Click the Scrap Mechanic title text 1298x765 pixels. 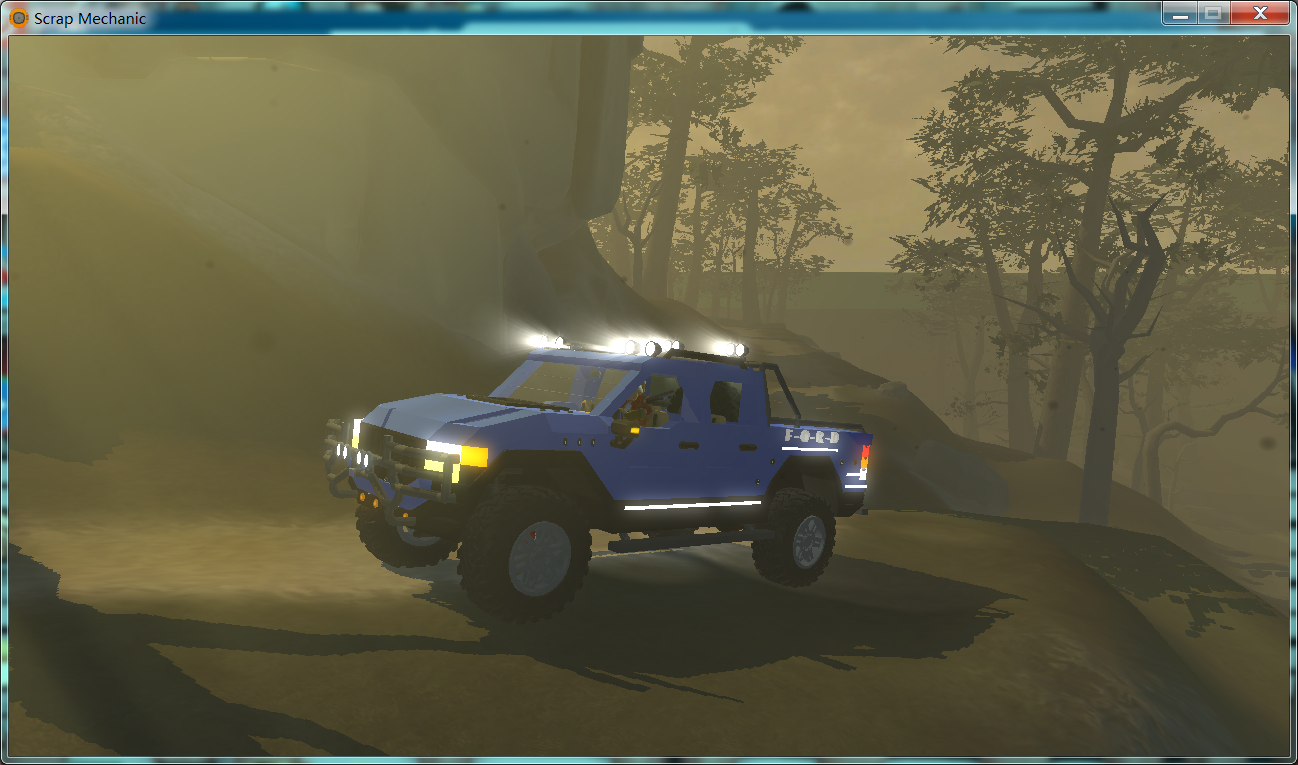click(x=85, y=17)
